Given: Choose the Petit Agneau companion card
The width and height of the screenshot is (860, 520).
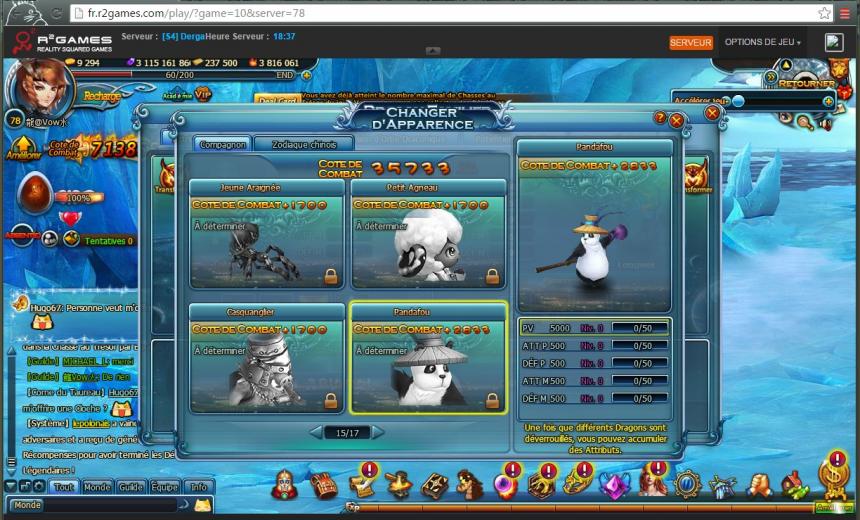Looking at the screenshot, I should pyautogui.click(x=429, y=236).
